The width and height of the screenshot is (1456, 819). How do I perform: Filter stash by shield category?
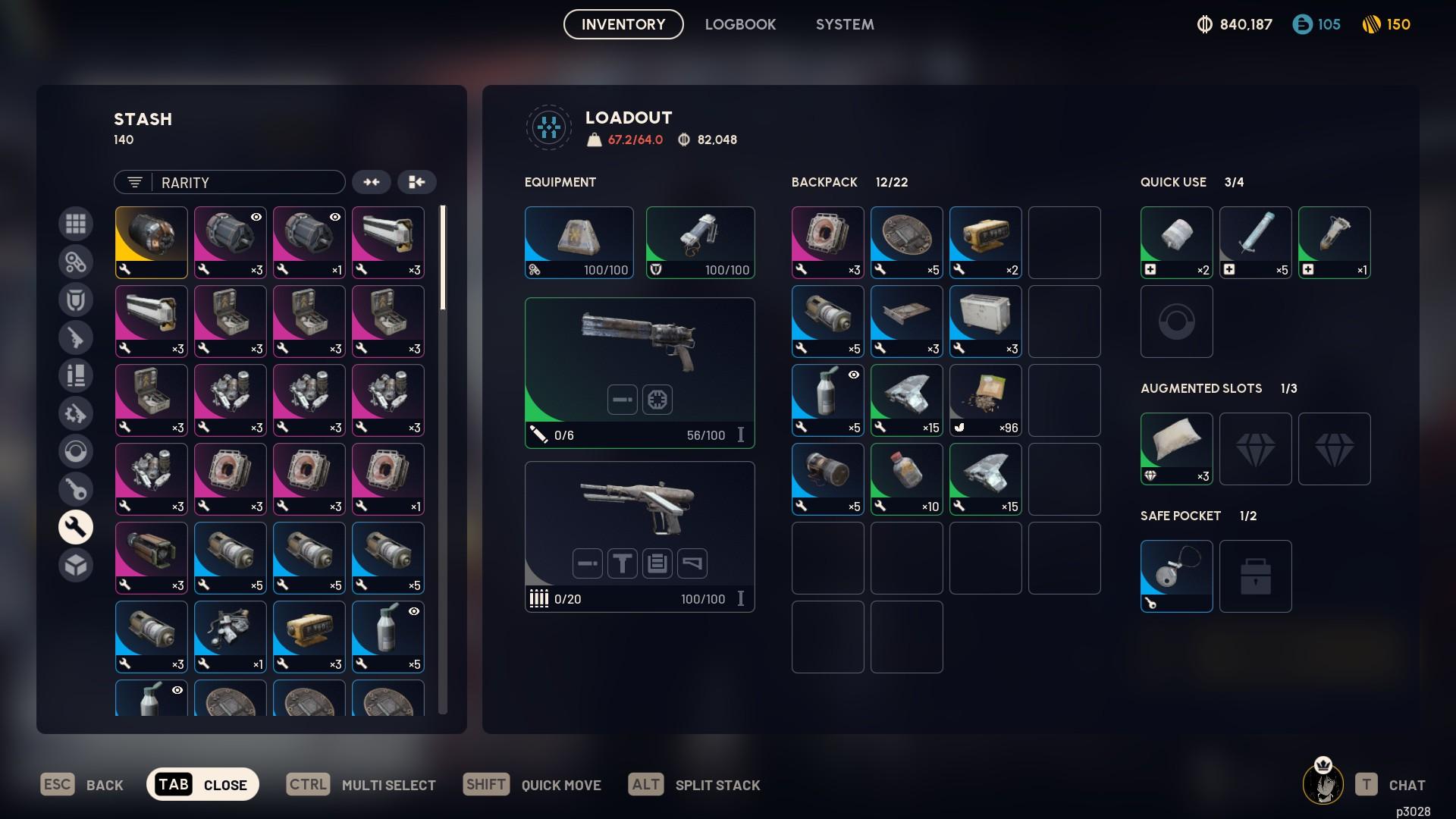[x=76, y=300]
